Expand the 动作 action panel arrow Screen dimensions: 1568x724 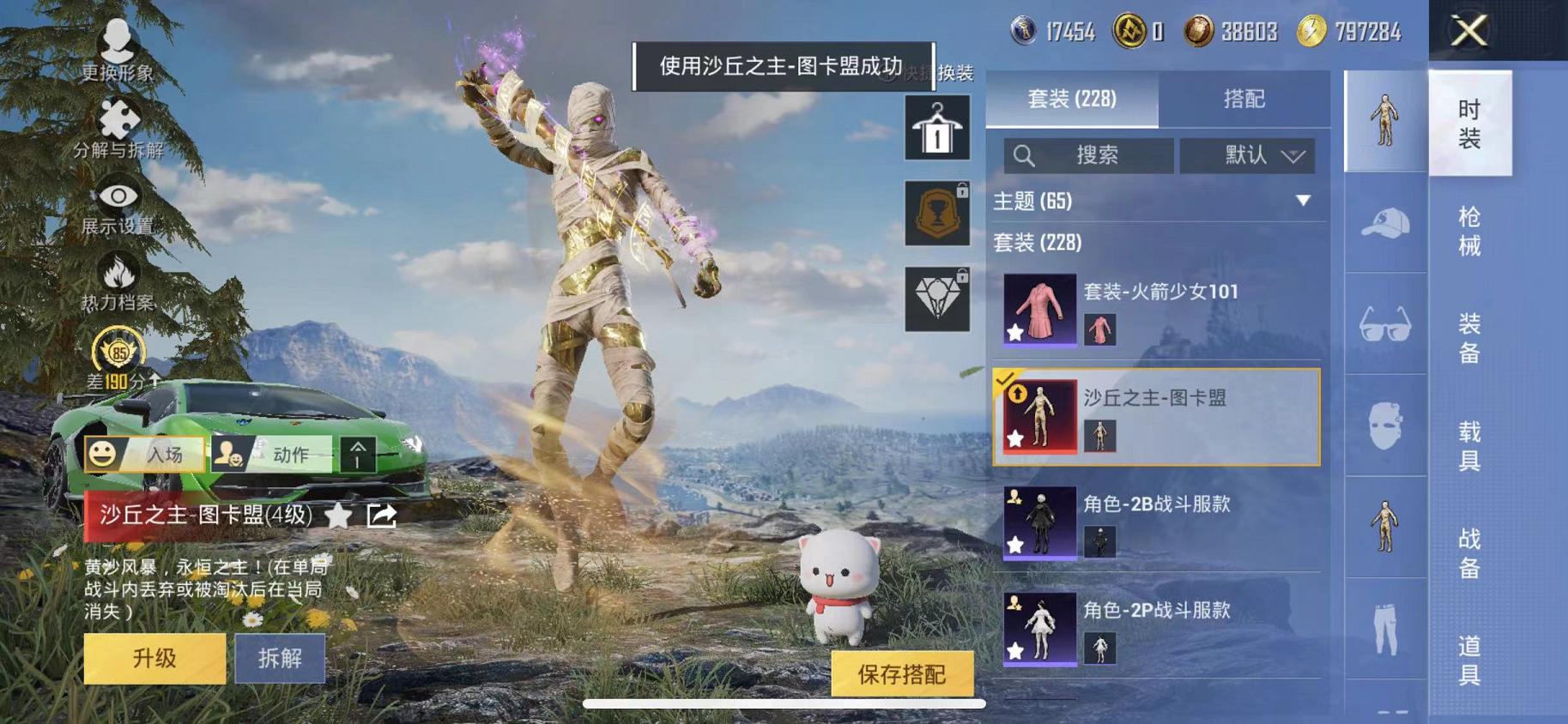tap(360, 455)
